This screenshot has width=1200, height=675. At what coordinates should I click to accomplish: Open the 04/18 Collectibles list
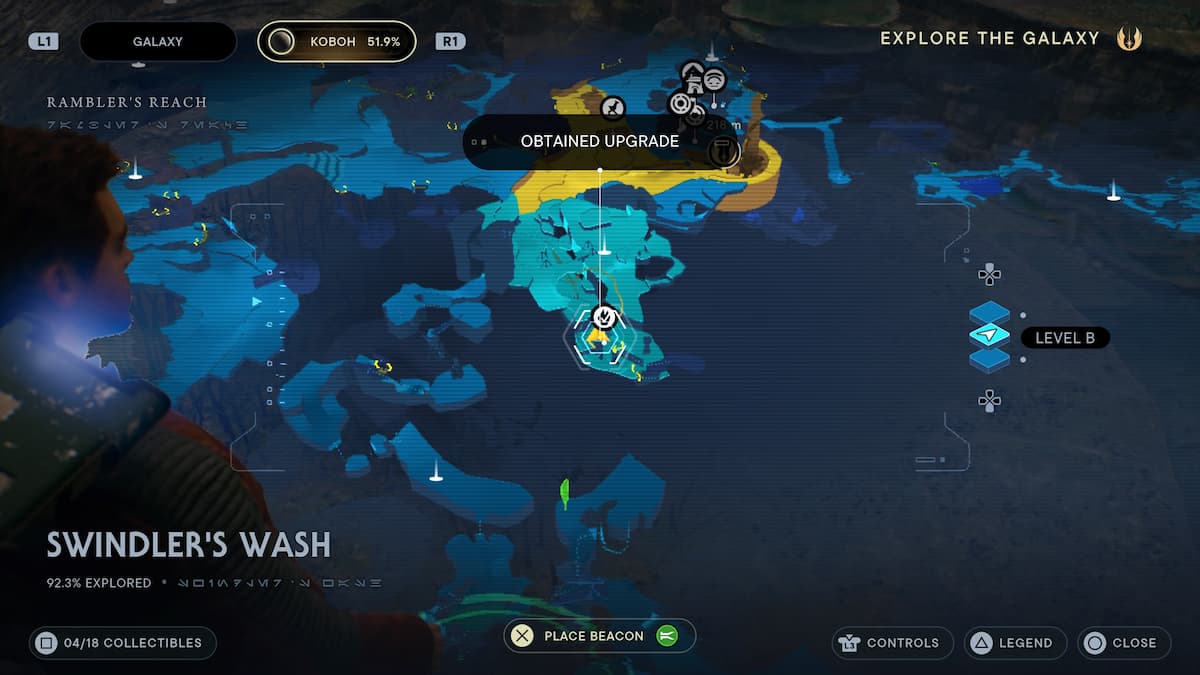122,643
